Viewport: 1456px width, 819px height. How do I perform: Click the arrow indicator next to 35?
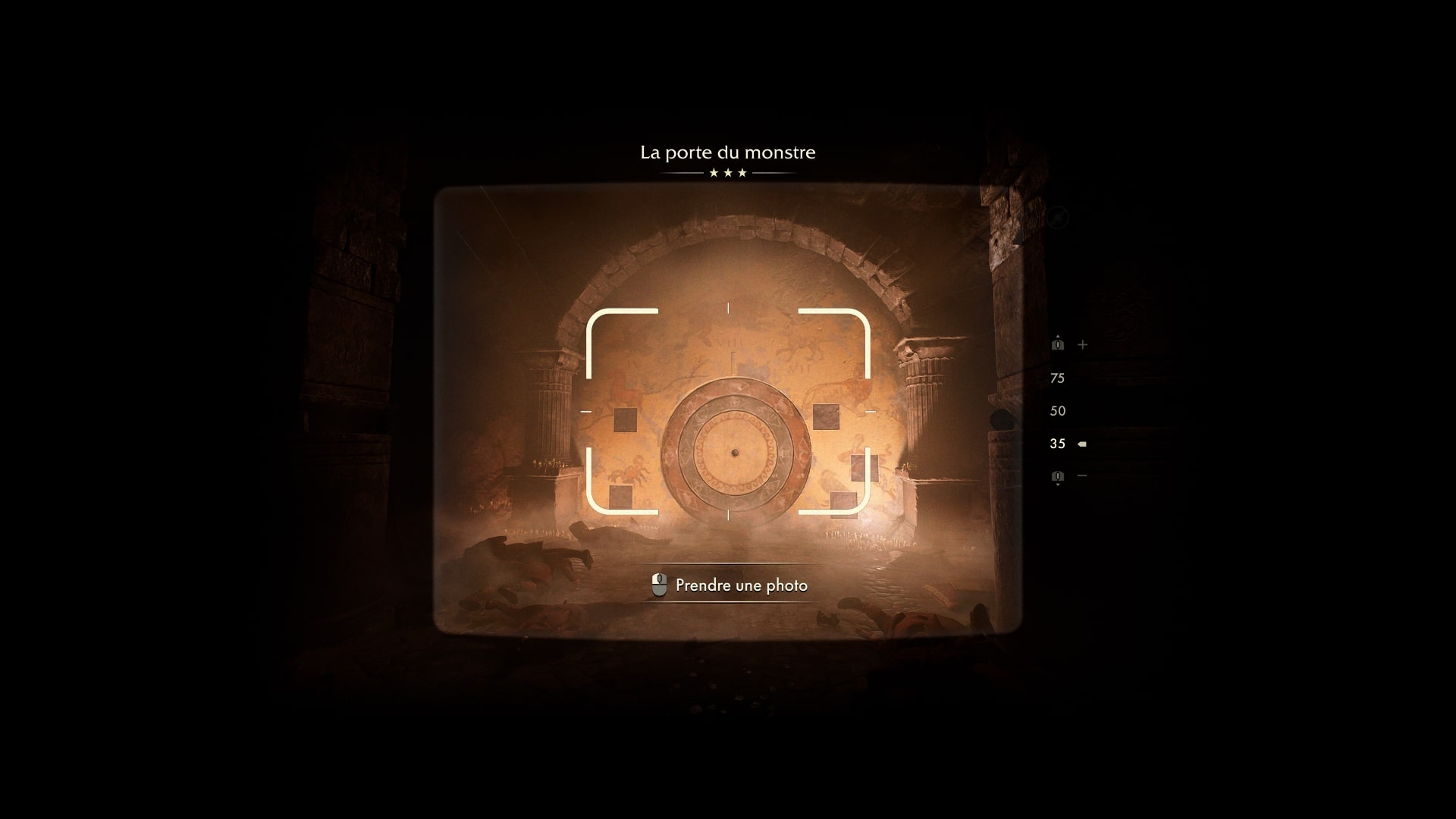coord(1081,444)
